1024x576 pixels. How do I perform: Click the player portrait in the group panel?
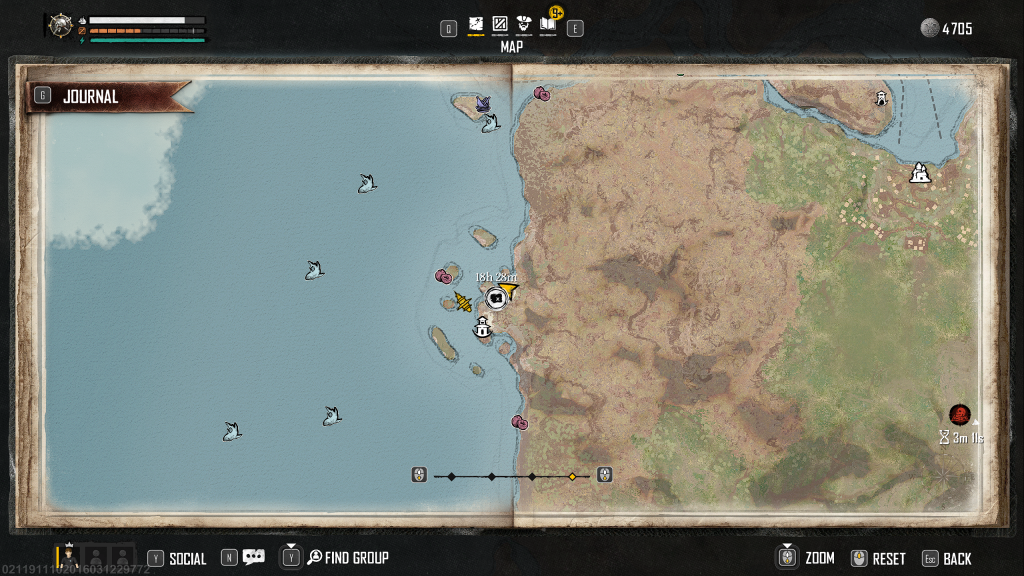(69, 556)
